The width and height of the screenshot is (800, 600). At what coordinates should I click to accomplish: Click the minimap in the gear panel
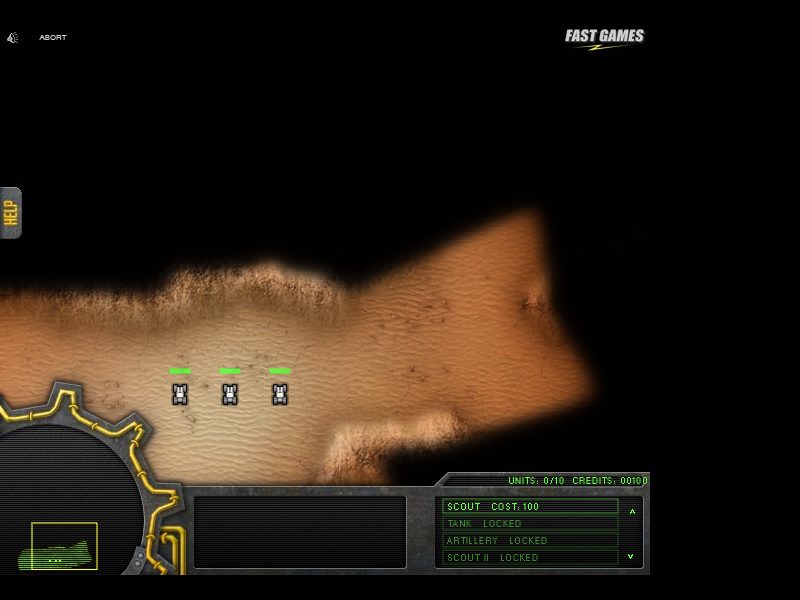(x=64, y=546)
